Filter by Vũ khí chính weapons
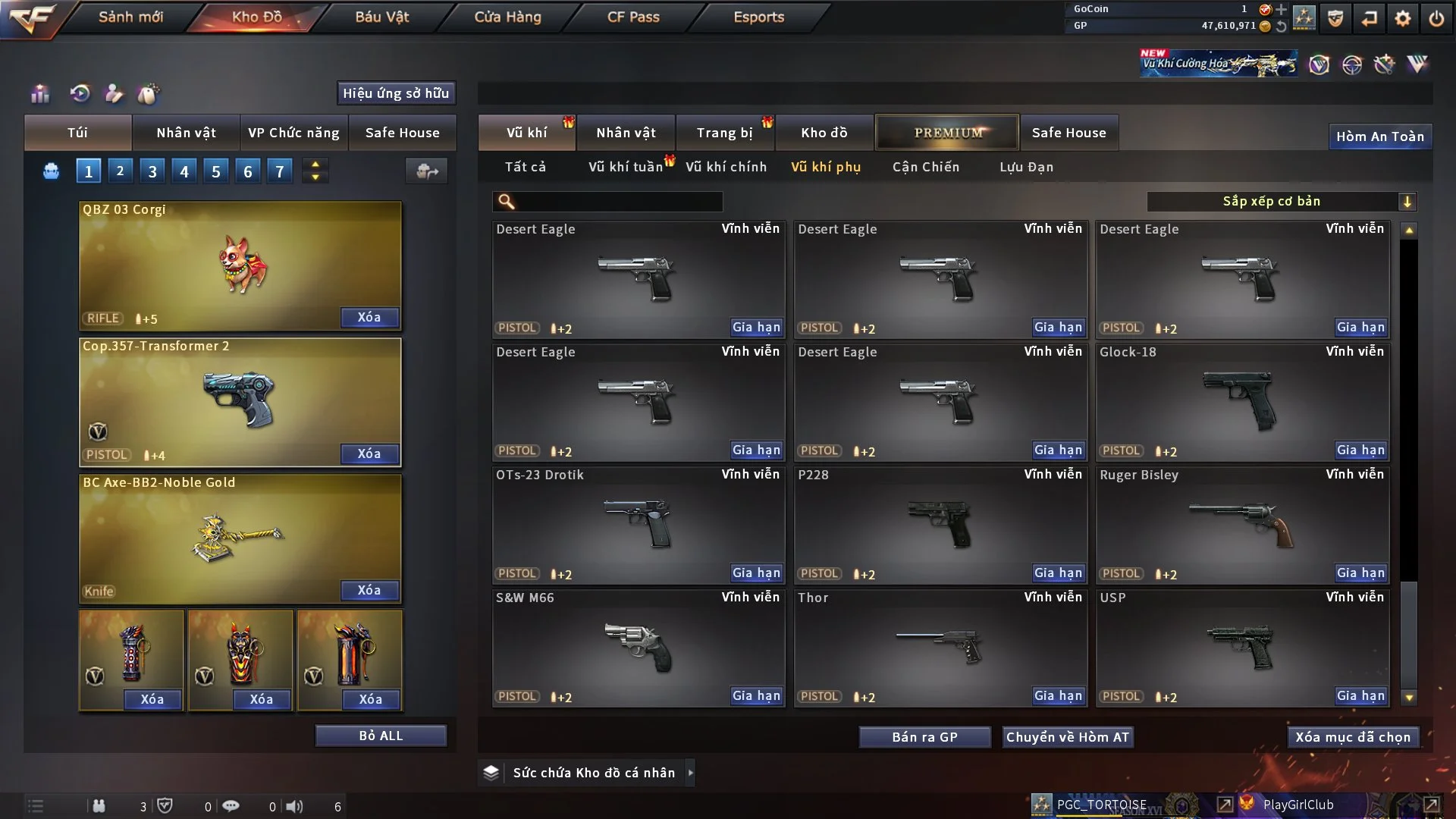1456x819 pixels. point(726,167)
